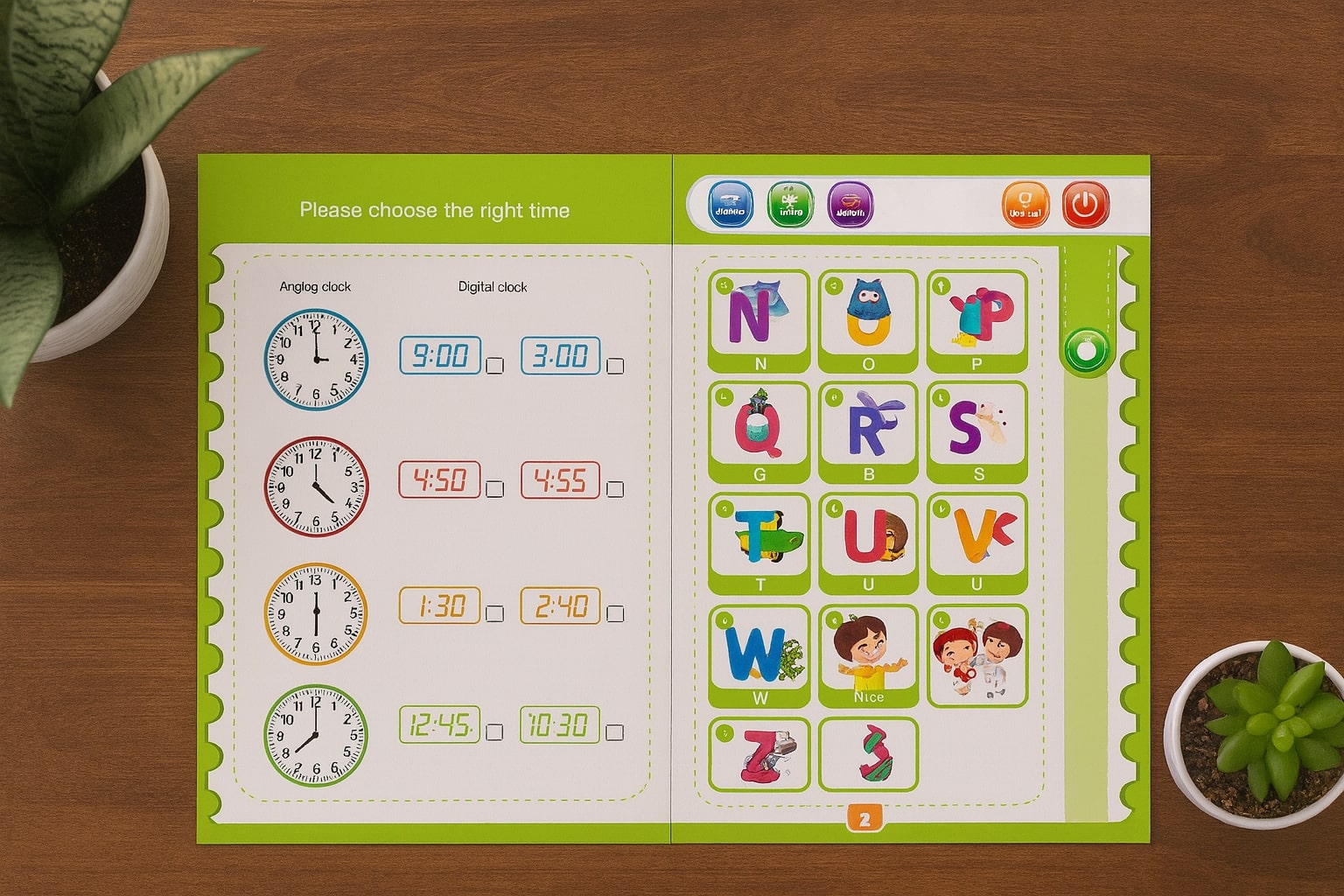Tick the box beside 12:45
This screenshot has width=1344, height=896.
click(x=494, y=732)
